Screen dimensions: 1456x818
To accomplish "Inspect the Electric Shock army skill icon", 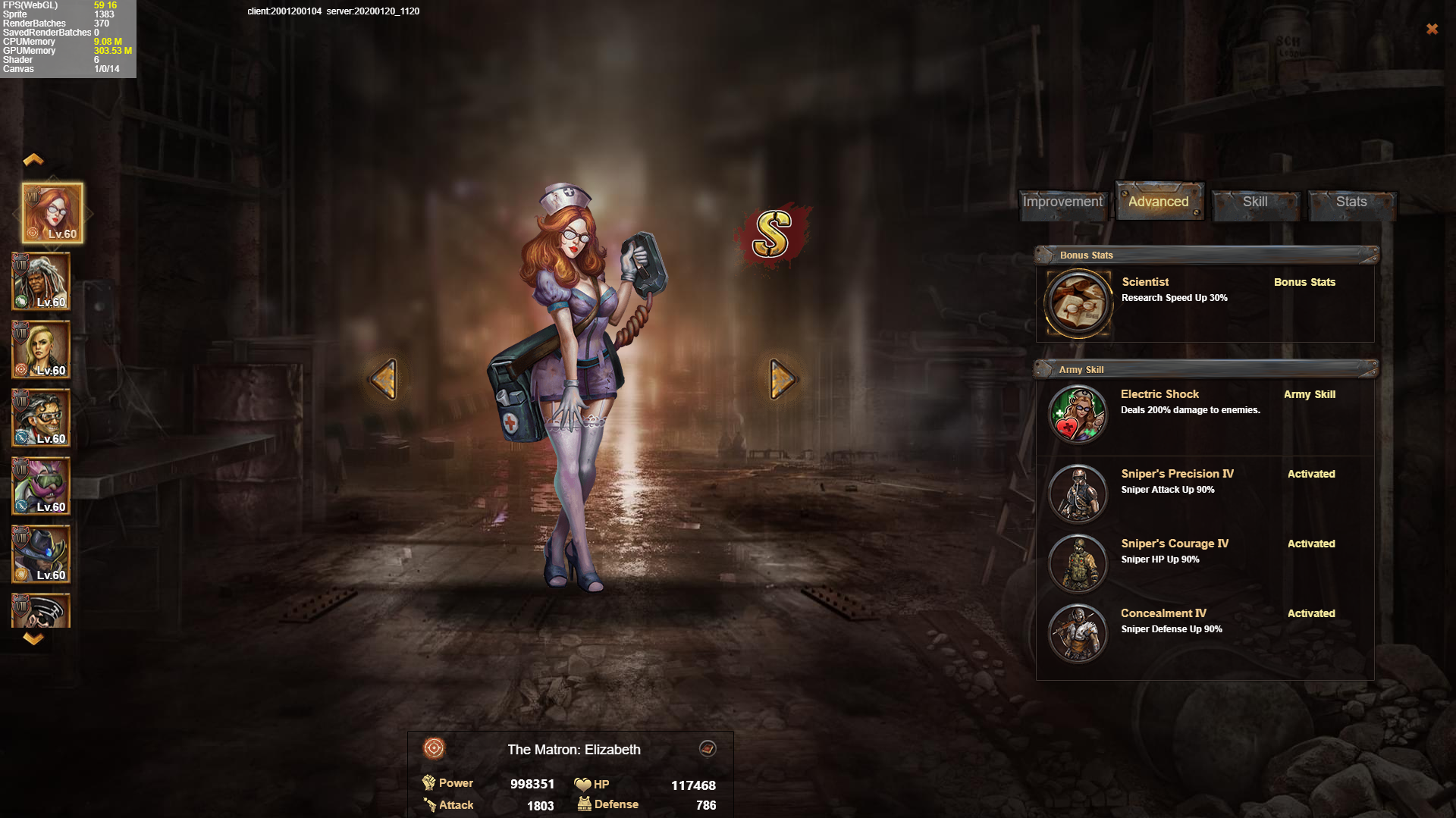I will [1078, 415].
